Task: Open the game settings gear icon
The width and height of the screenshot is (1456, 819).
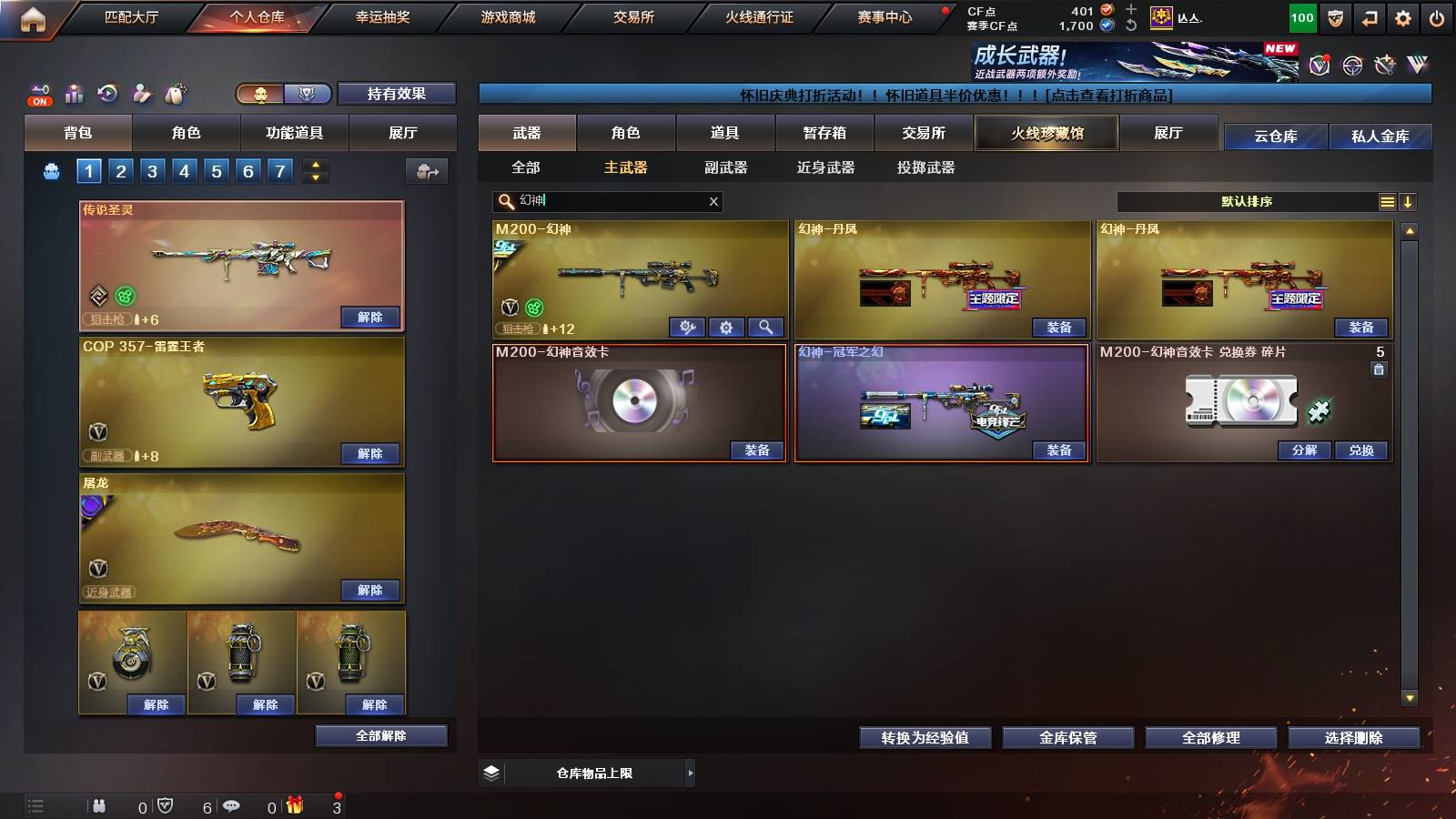Action: pyautogui.click(x=1404, y=16)
